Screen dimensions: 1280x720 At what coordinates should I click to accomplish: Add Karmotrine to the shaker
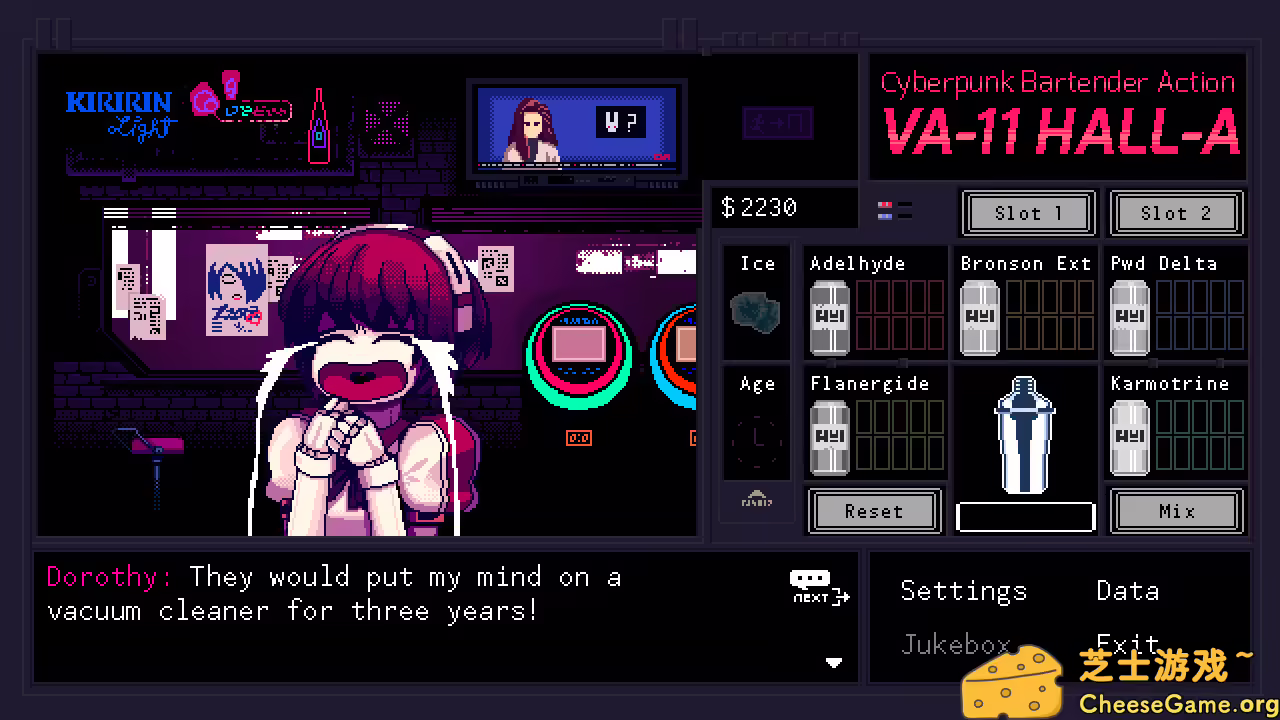[1129, 435]
